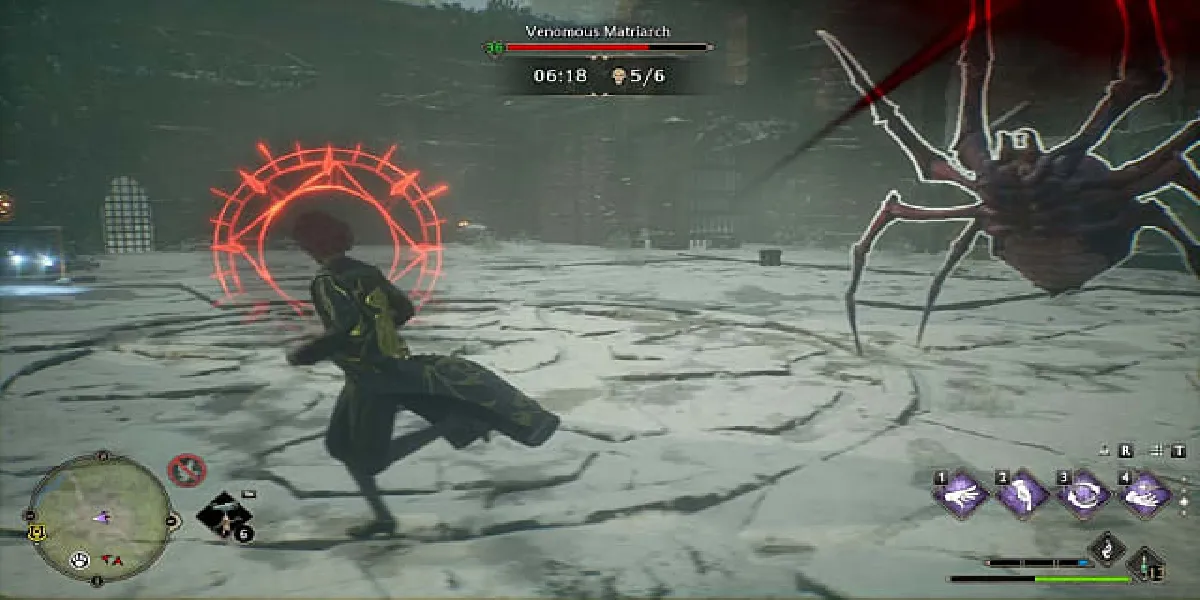Click the red crossed-out status icon
This screenshot has height=600, width=1200.
tap(186, 468)
